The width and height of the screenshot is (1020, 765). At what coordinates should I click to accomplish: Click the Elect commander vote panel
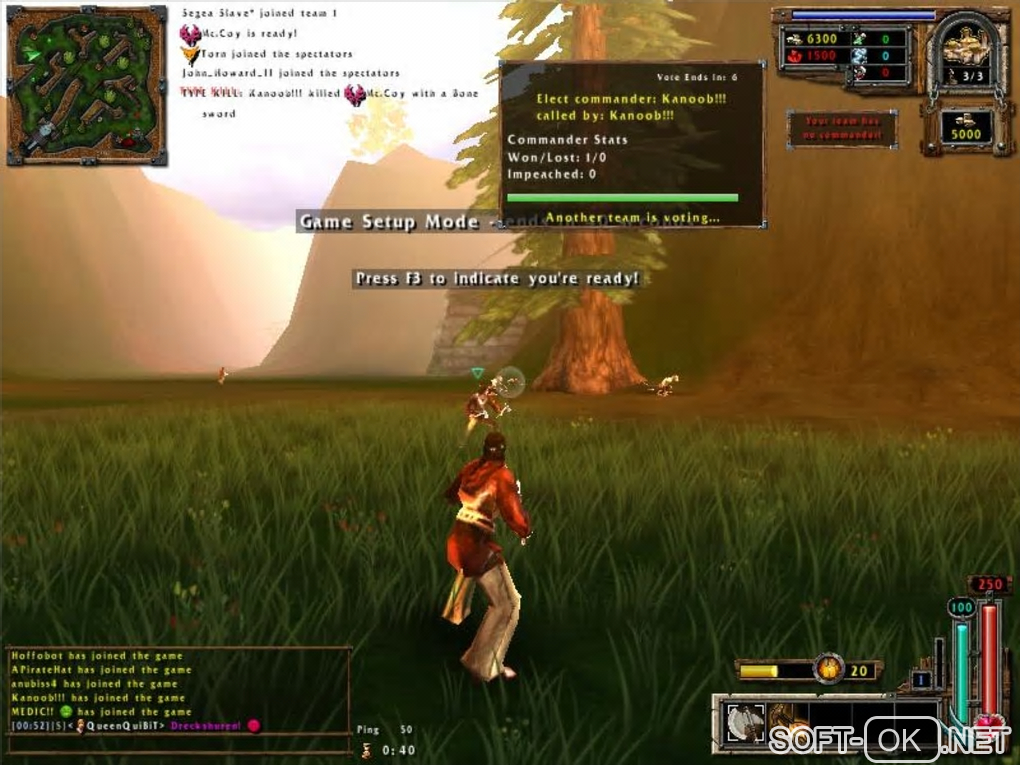click(632, 145)
